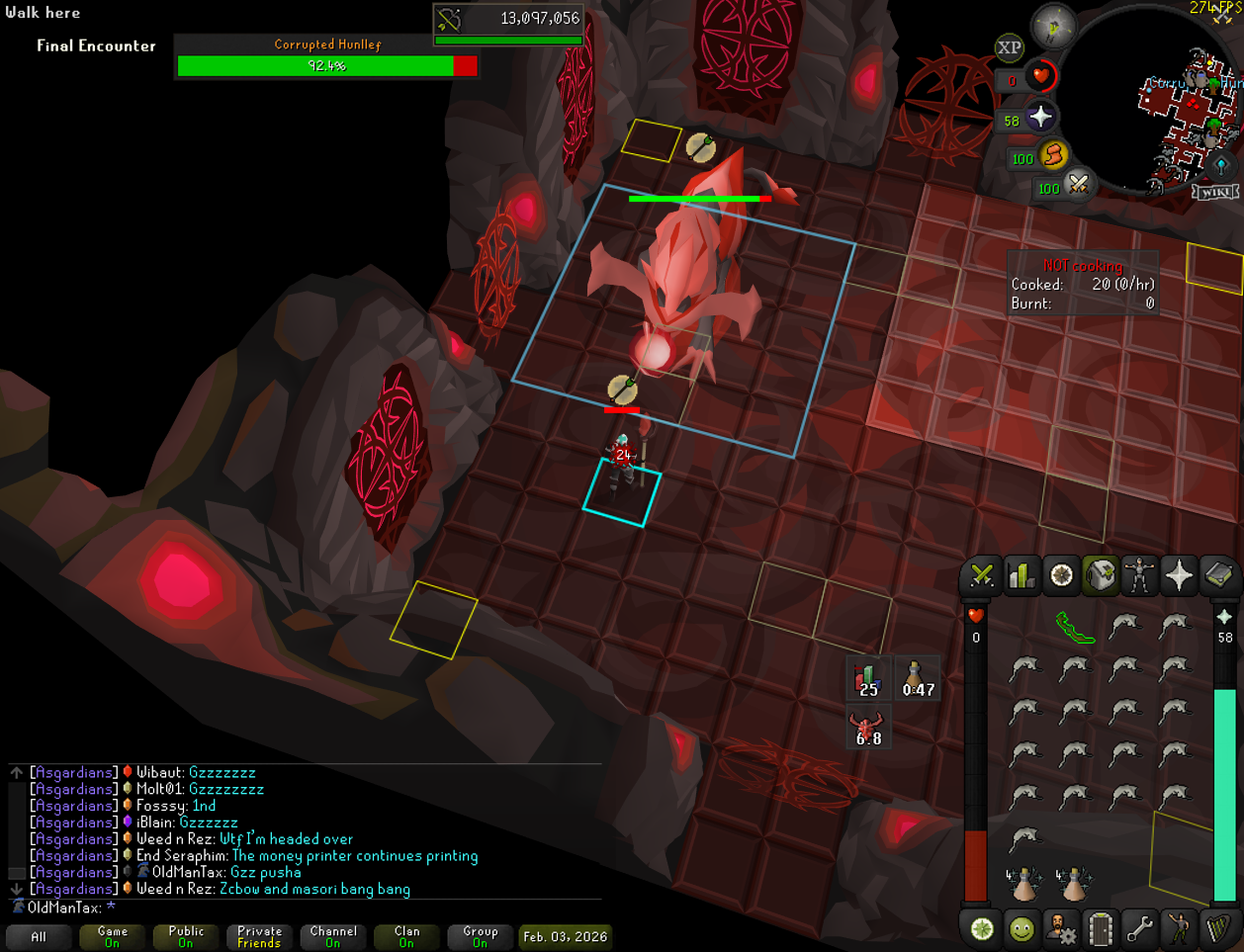1244x952 pixels.
Task: Toggle the Game chat filter
Action: (112, 936)
